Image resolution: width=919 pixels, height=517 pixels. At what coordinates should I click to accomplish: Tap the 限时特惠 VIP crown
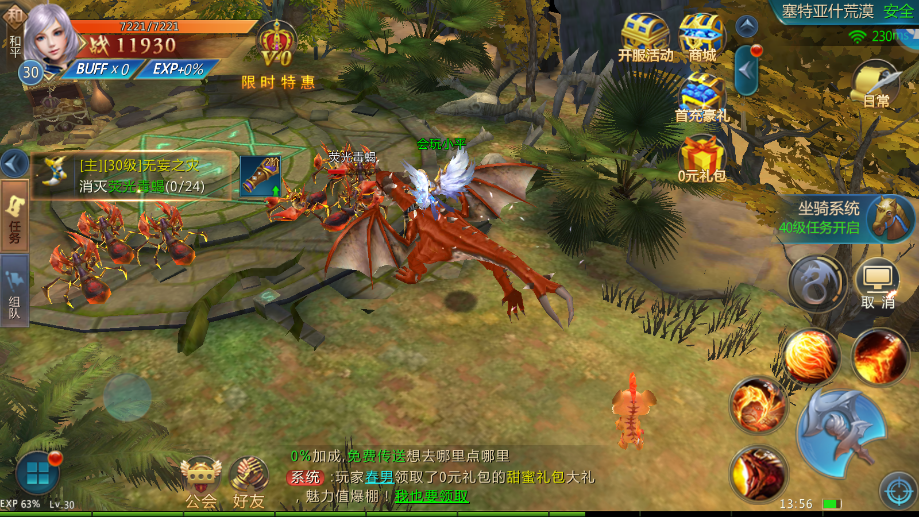[277, 52]
